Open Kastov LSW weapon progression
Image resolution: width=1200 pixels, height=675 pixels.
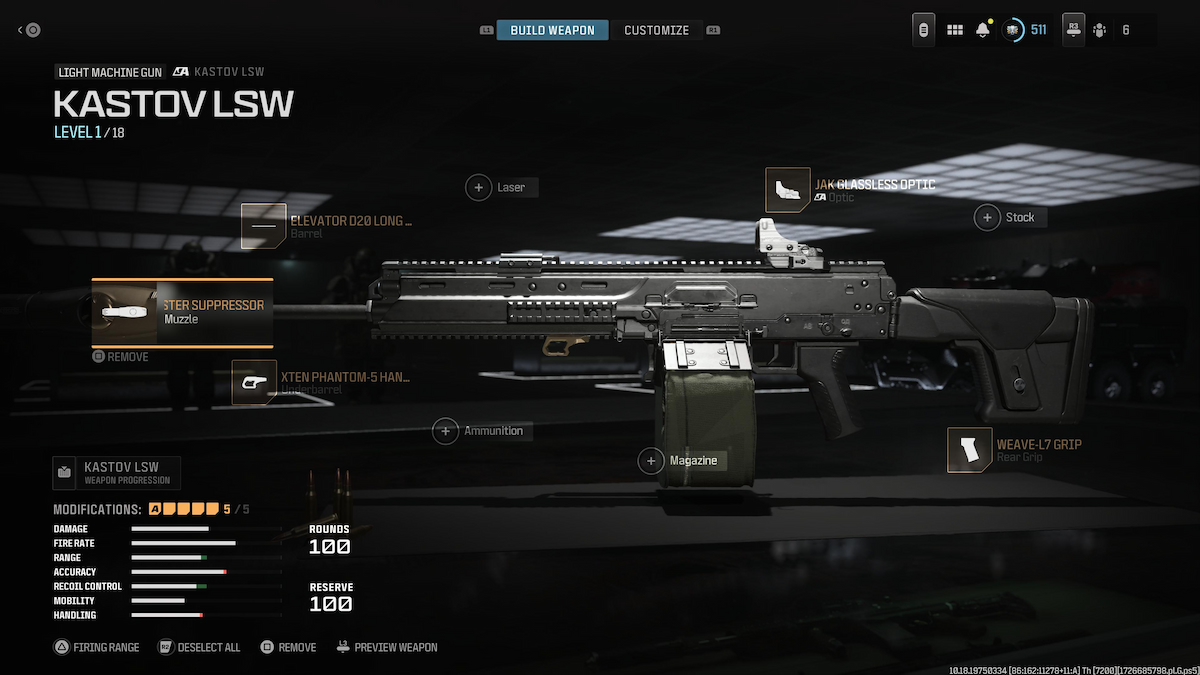pos(117,472)
